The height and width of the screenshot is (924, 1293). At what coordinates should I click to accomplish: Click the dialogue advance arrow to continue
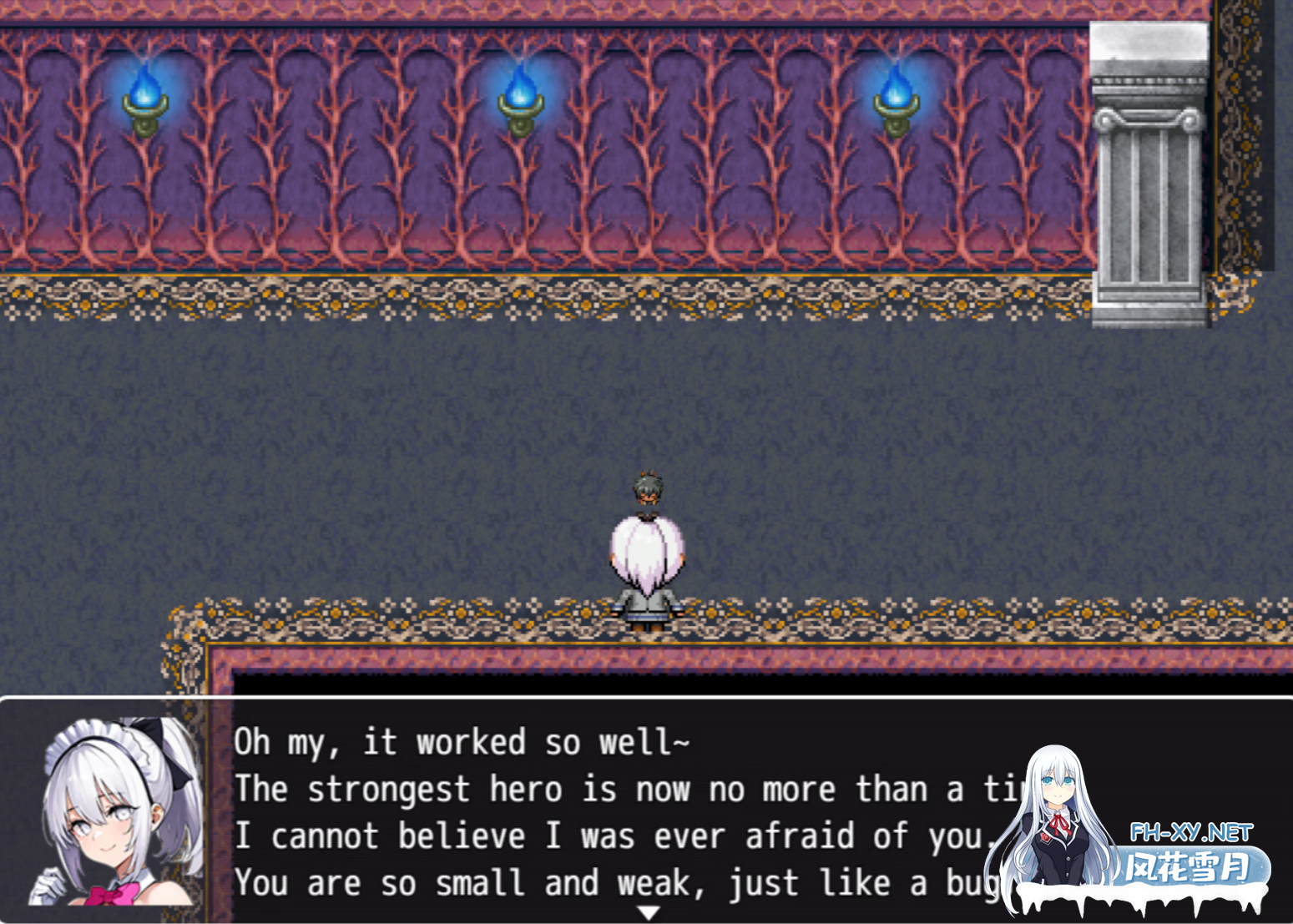click(x=649, y=913)
